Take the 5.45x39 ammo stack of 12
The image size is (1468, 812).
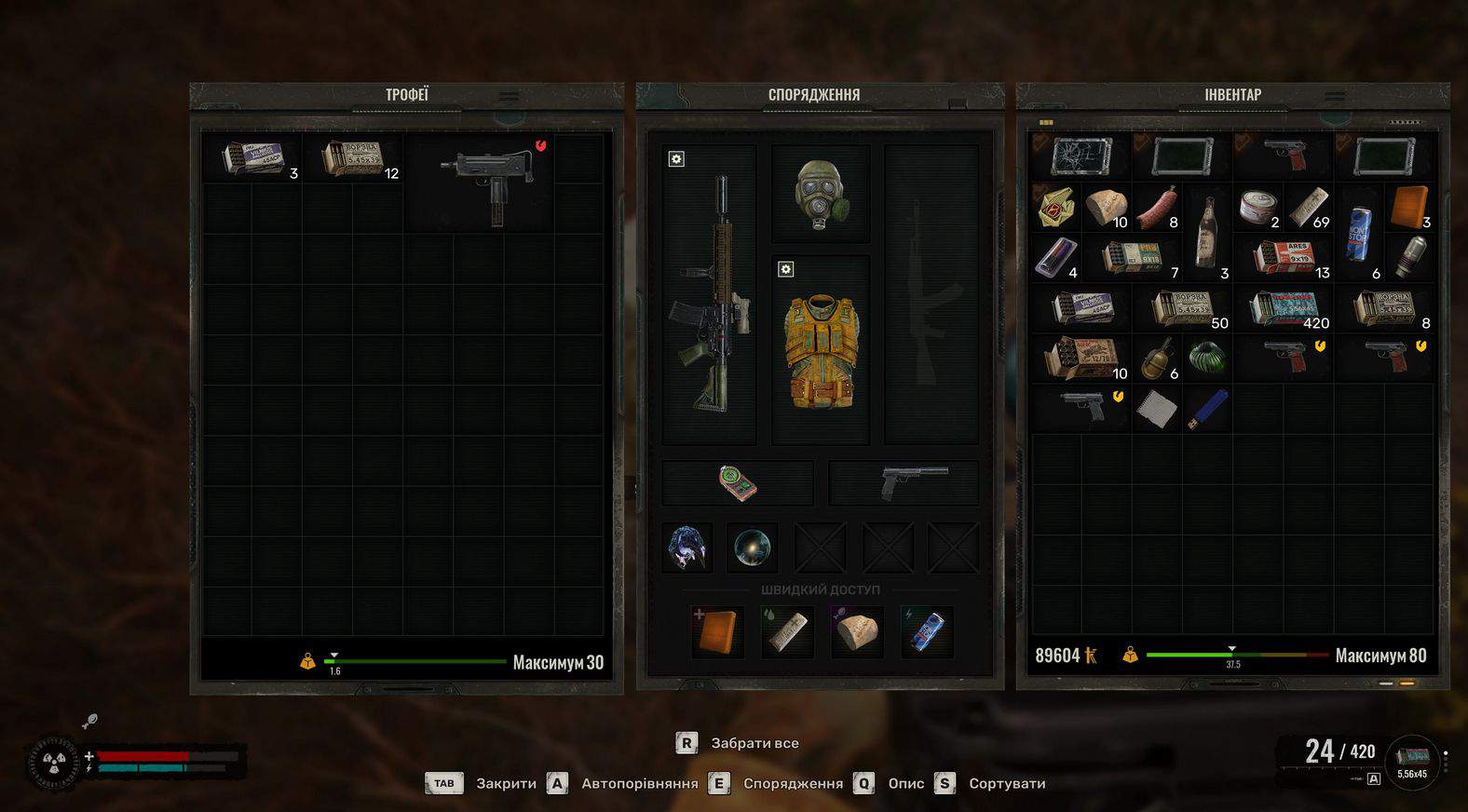[x=354, y=158]
